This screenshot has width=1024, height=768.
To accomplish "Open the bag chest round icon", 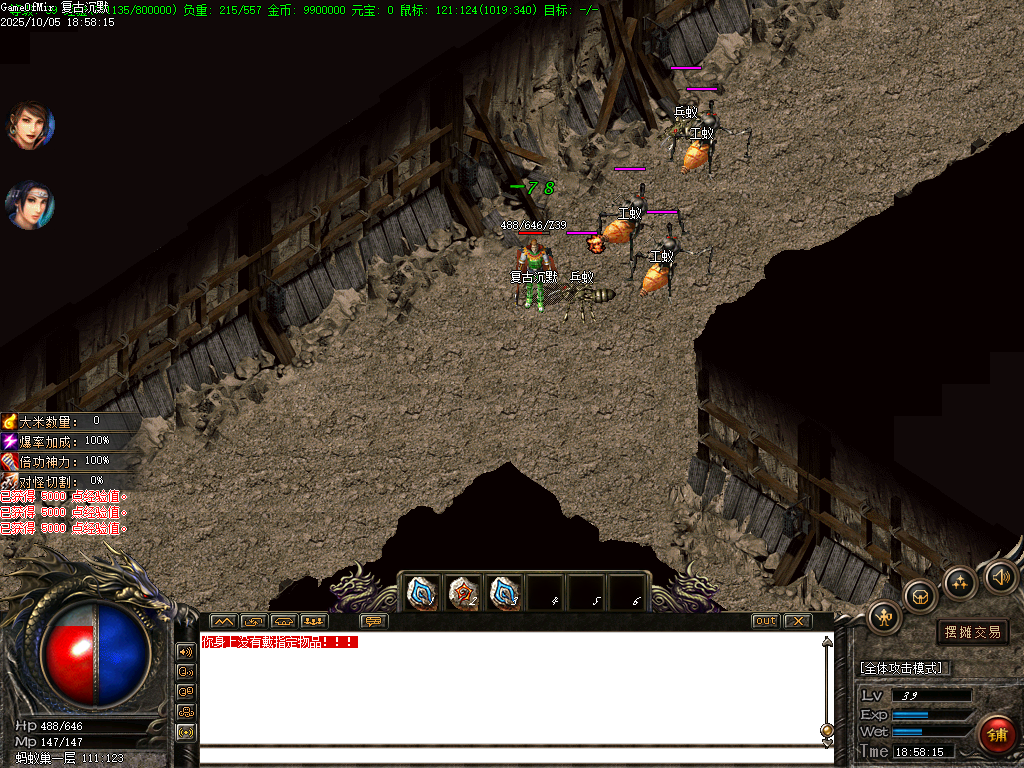I will [x=920, y=597].
